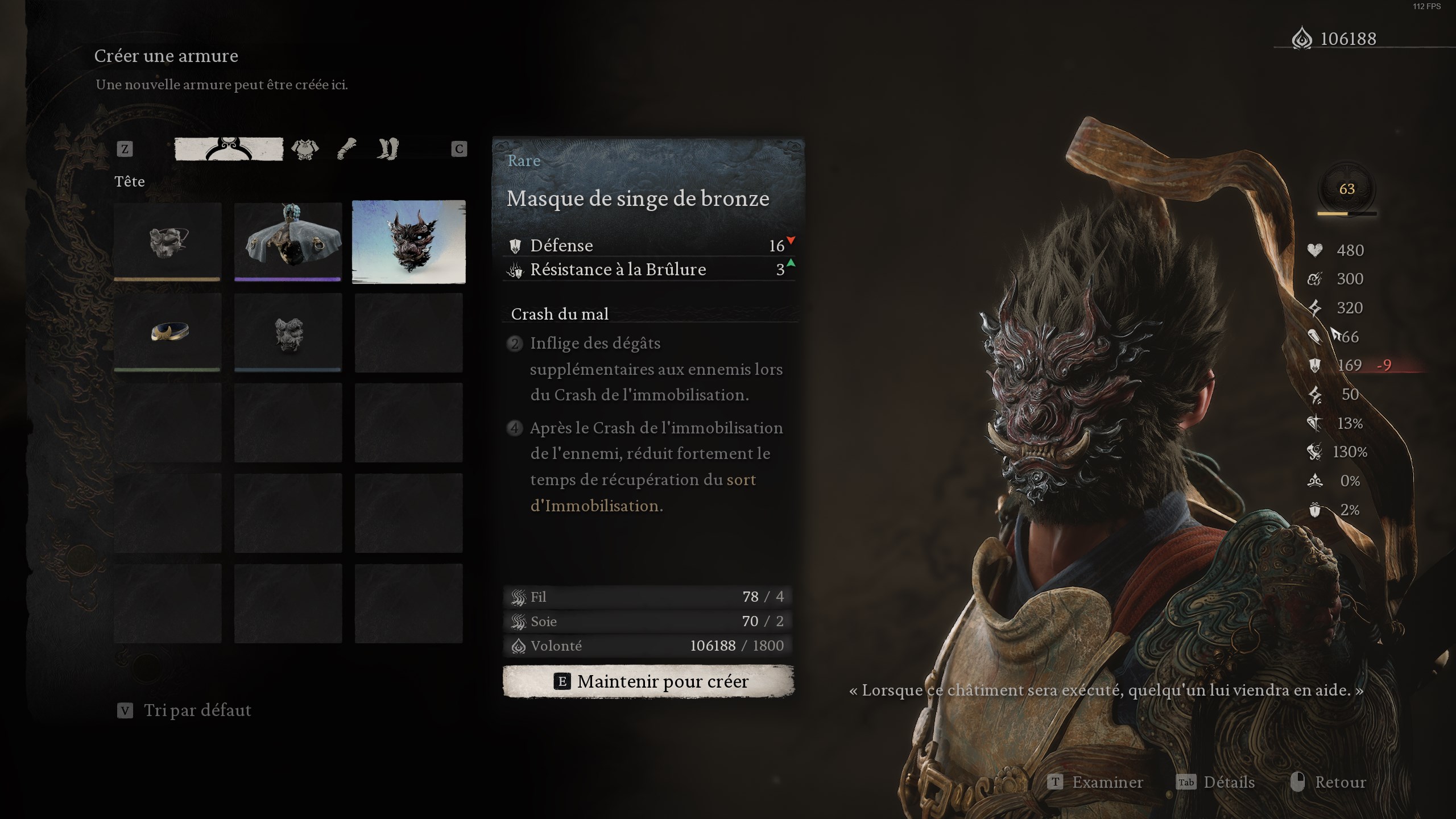Select the Masque de singe de bronze thumbnail
1456x819 pixels.
tap(408, 243)
